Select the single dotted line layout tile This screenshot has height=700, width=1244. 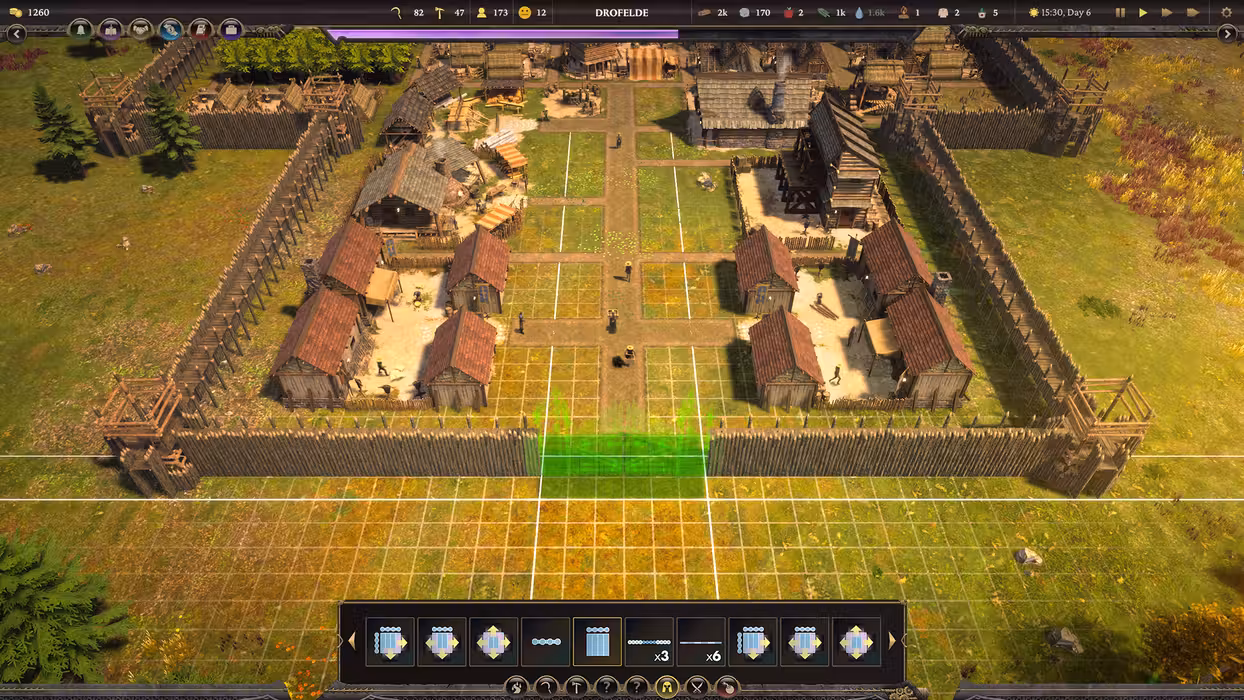[545, 641]
